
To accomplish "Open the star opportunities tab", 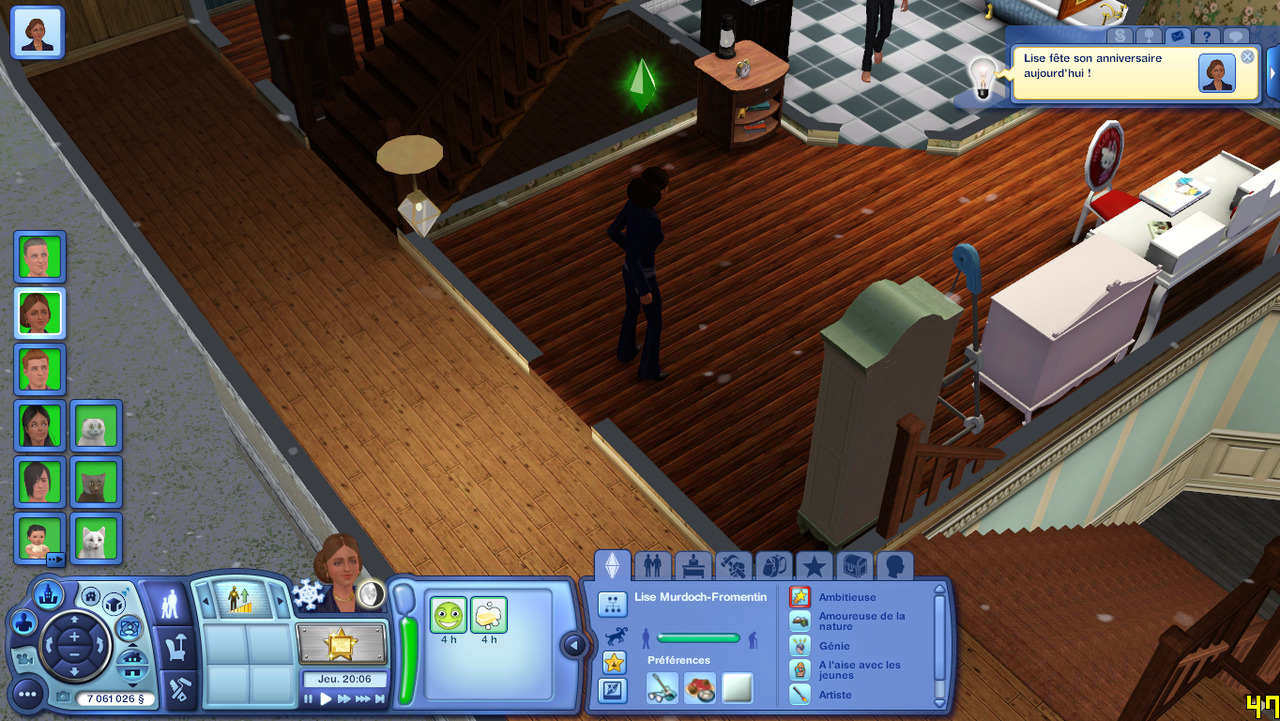I will click(x=814, y=566).
